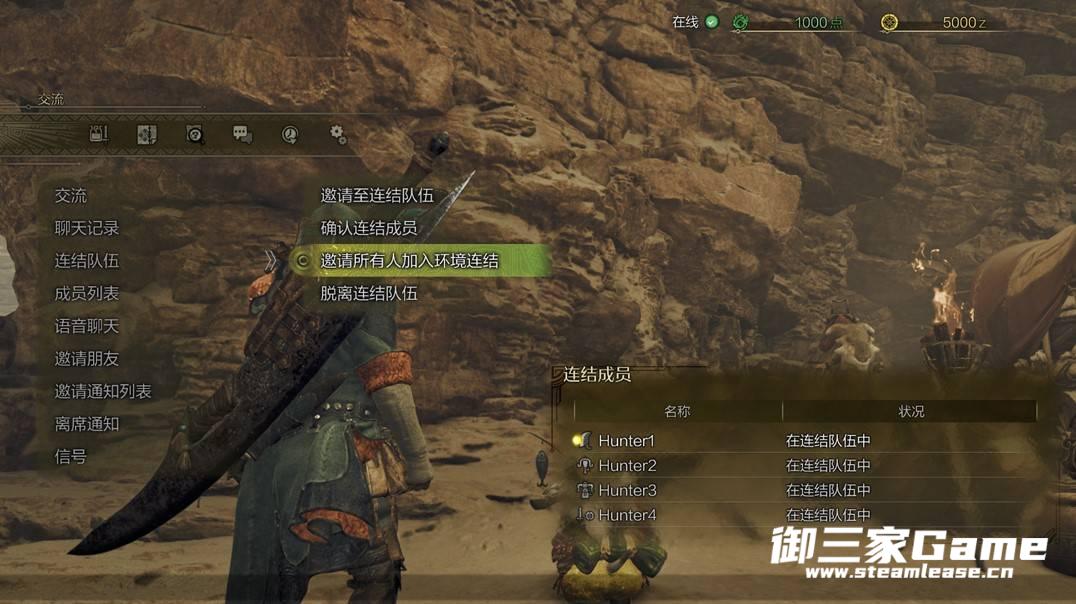Screen dimensions: 1076x604
Task: Open the 成员列表 member list
Action: [87, 294]
